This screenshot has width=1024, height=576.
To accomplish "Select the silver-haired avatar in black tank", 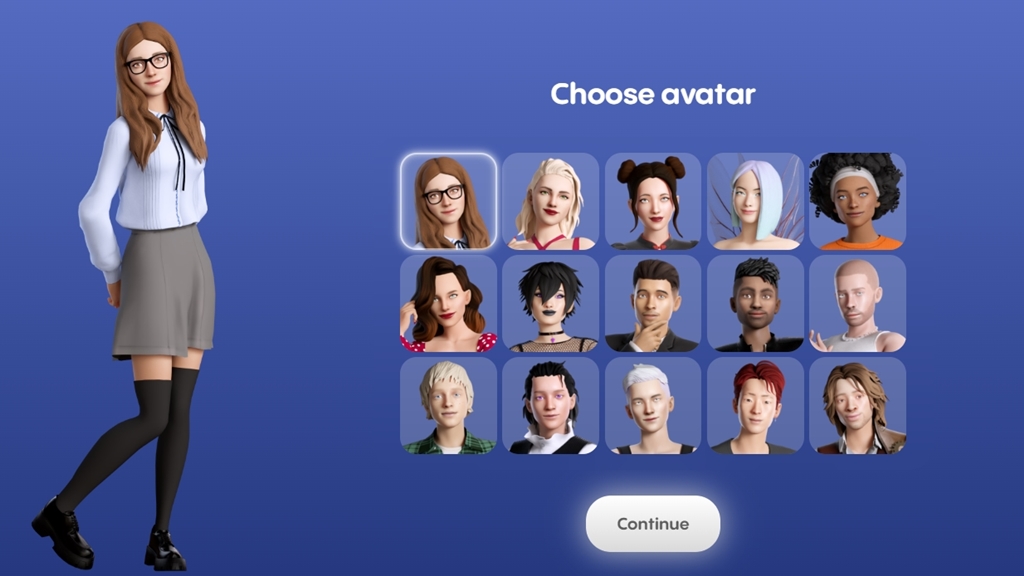I will 653,406.
